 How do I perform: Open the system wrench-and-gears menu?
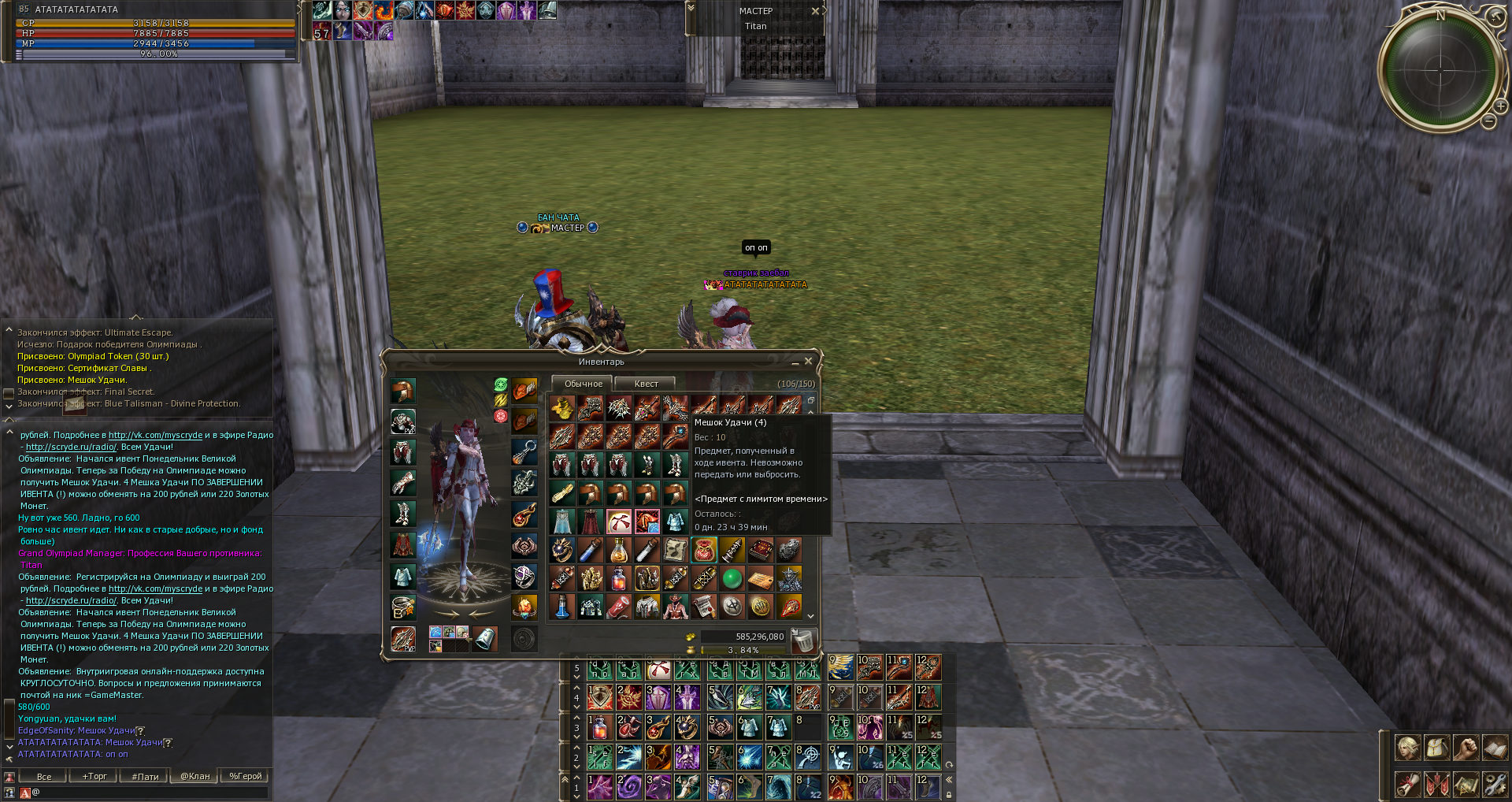pos(1494,784)
